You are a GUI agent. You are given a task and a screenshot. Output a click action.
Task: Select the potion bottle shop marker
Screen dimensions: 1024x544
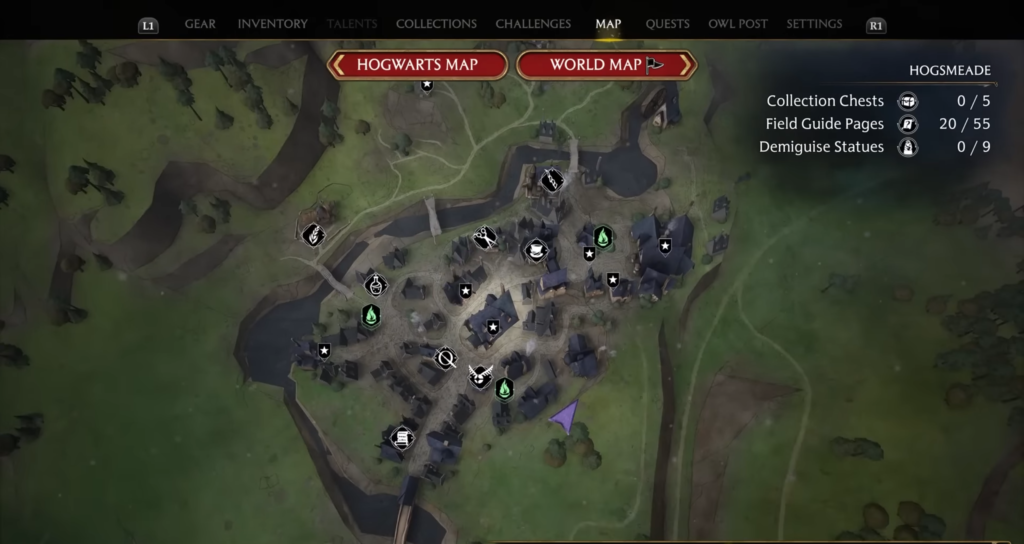[x=375, y=284]
